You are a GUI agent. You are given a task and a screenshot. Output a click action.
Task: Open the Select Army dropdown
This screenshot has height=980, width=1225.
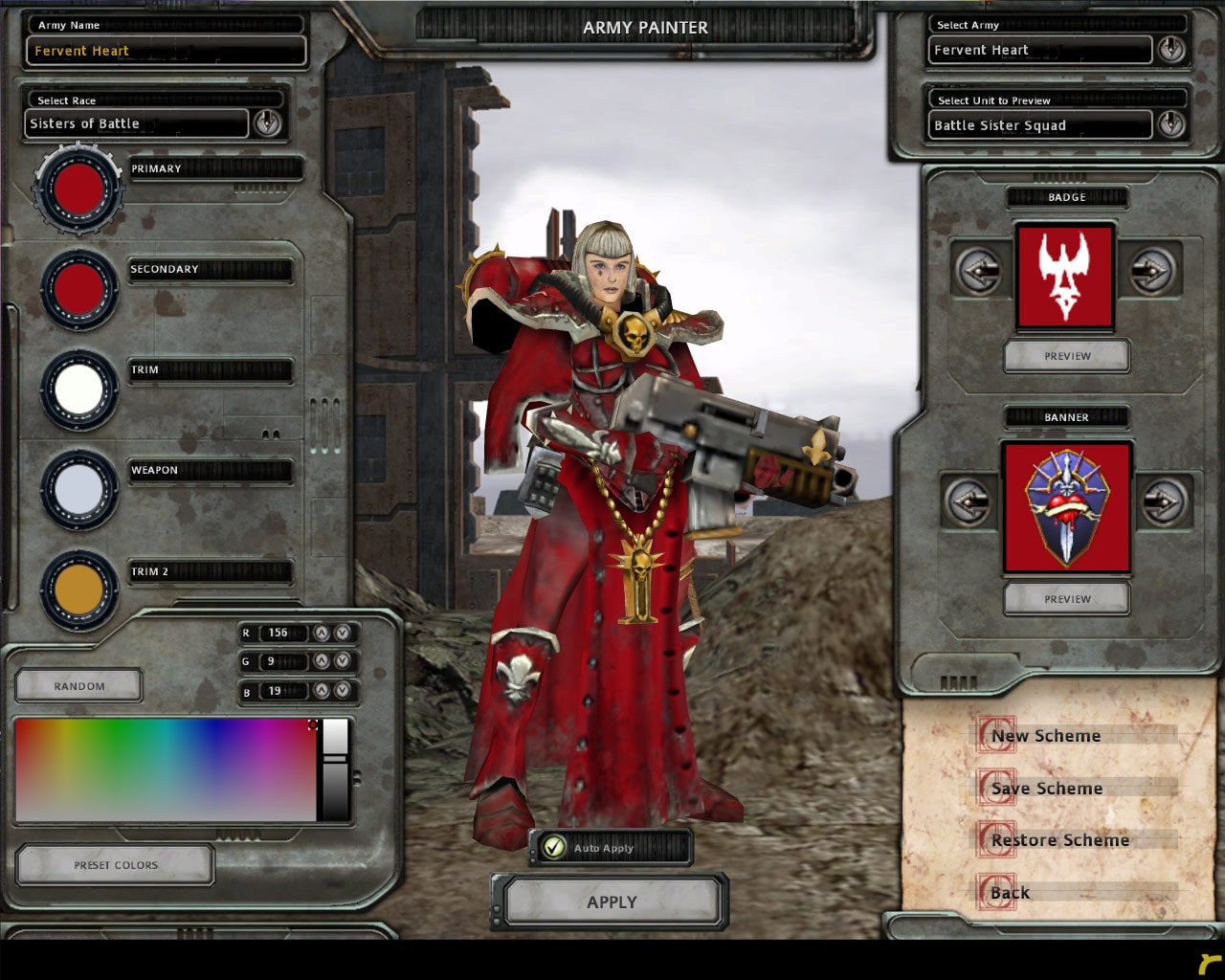(1170, 50)
